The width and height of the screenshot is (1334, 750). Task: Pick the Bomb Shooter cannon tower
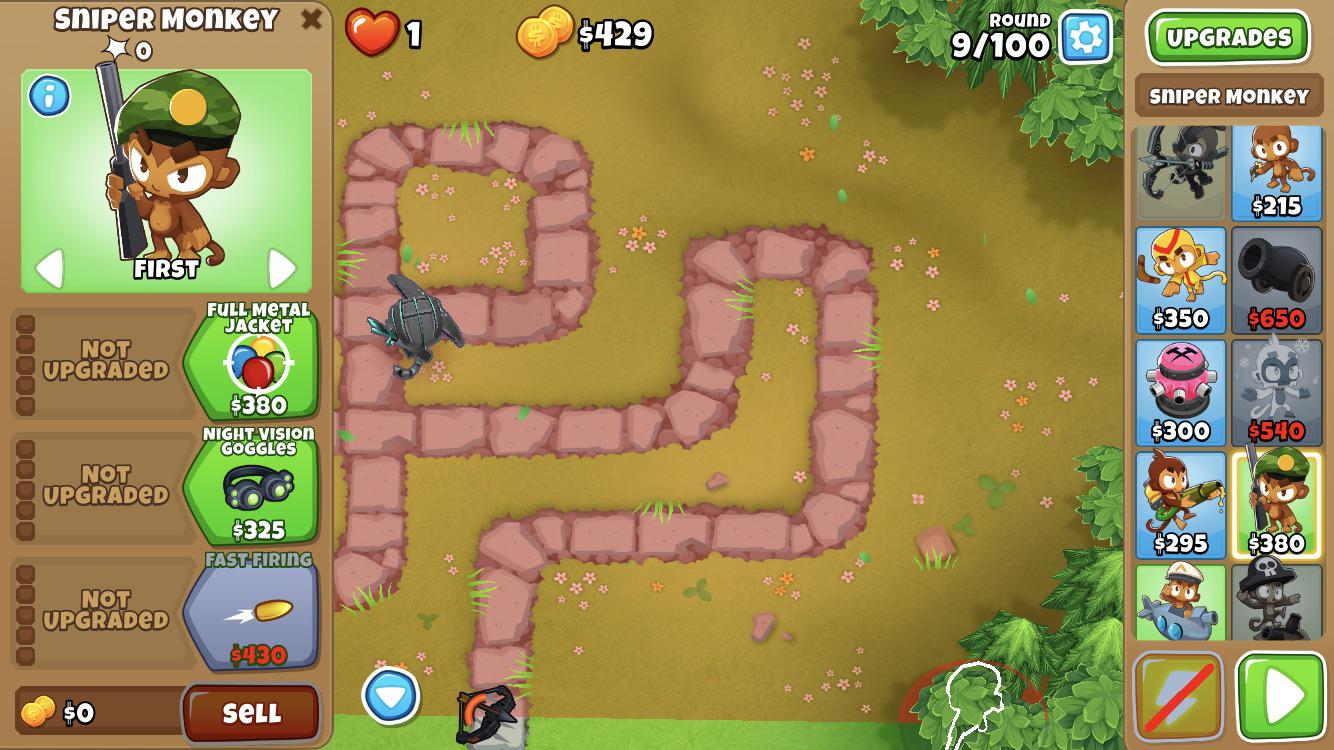[1277, 280]
